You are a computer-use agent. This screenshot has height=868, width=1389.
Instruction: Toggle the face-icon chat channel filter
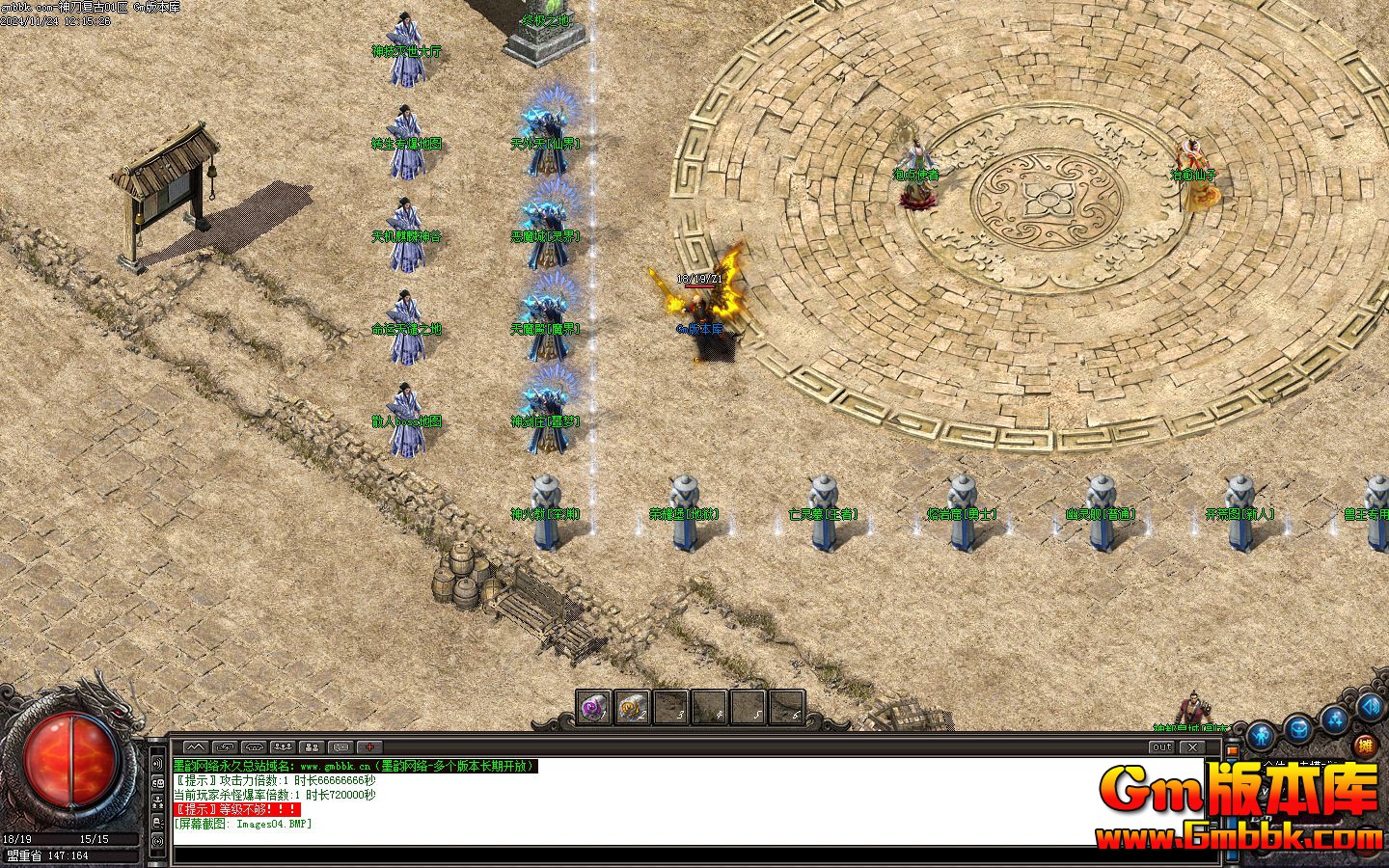(157, 783)
